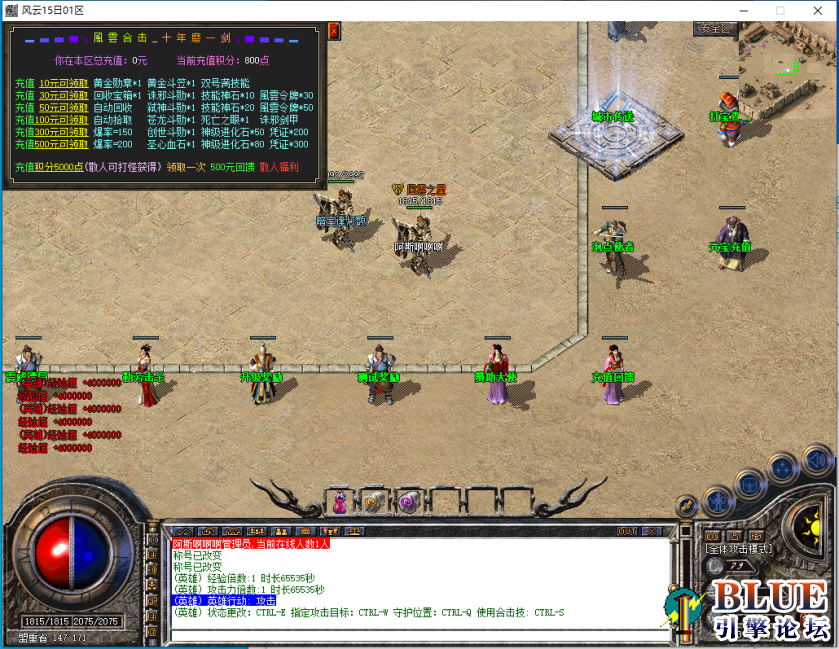Claim the 30元可领取 recharge reward
Image resolution: width=839 pixels, height=649 pixels.
point(62,95)
